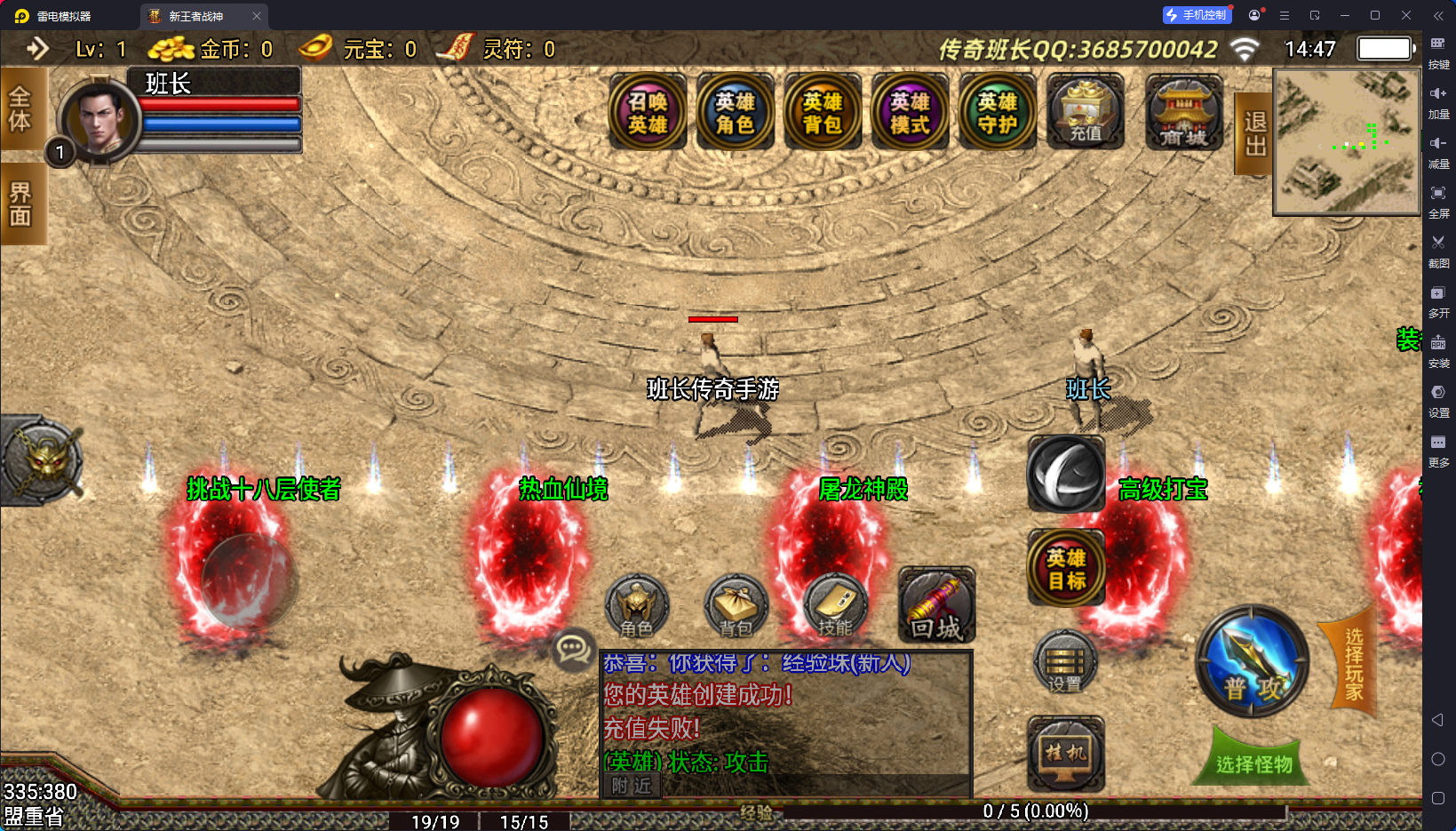Open the 英雄背包 hero bag
Viewport: 1456px width, 831px height.
tap(823, 113)
